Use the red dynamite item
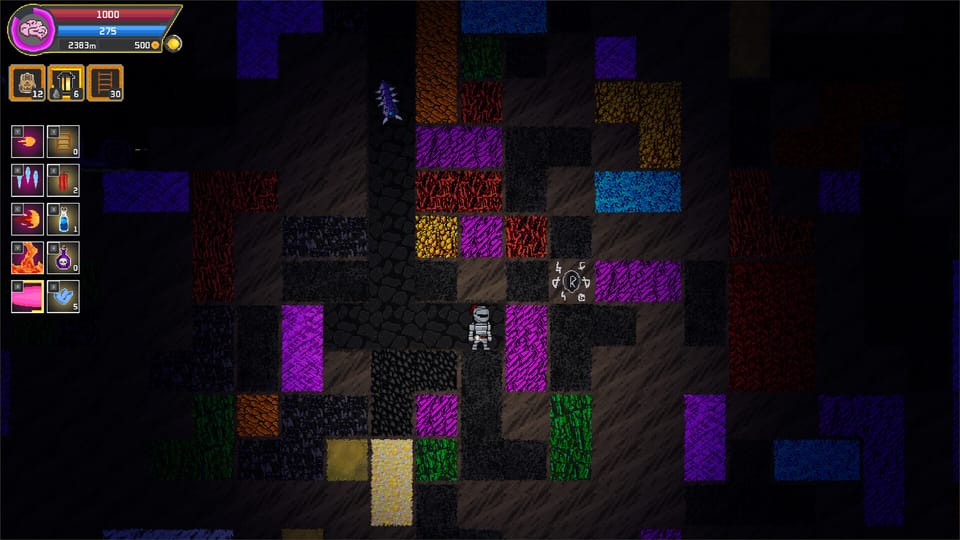The image size is (960, 540). click(63, 179)
